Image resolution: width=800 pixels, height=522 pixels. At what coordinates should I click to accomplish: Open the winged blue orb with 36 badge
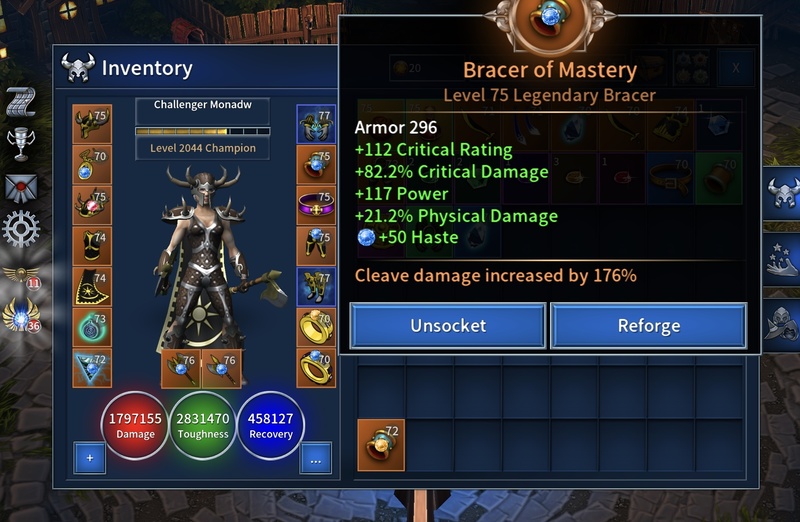(x=20, y=317)
